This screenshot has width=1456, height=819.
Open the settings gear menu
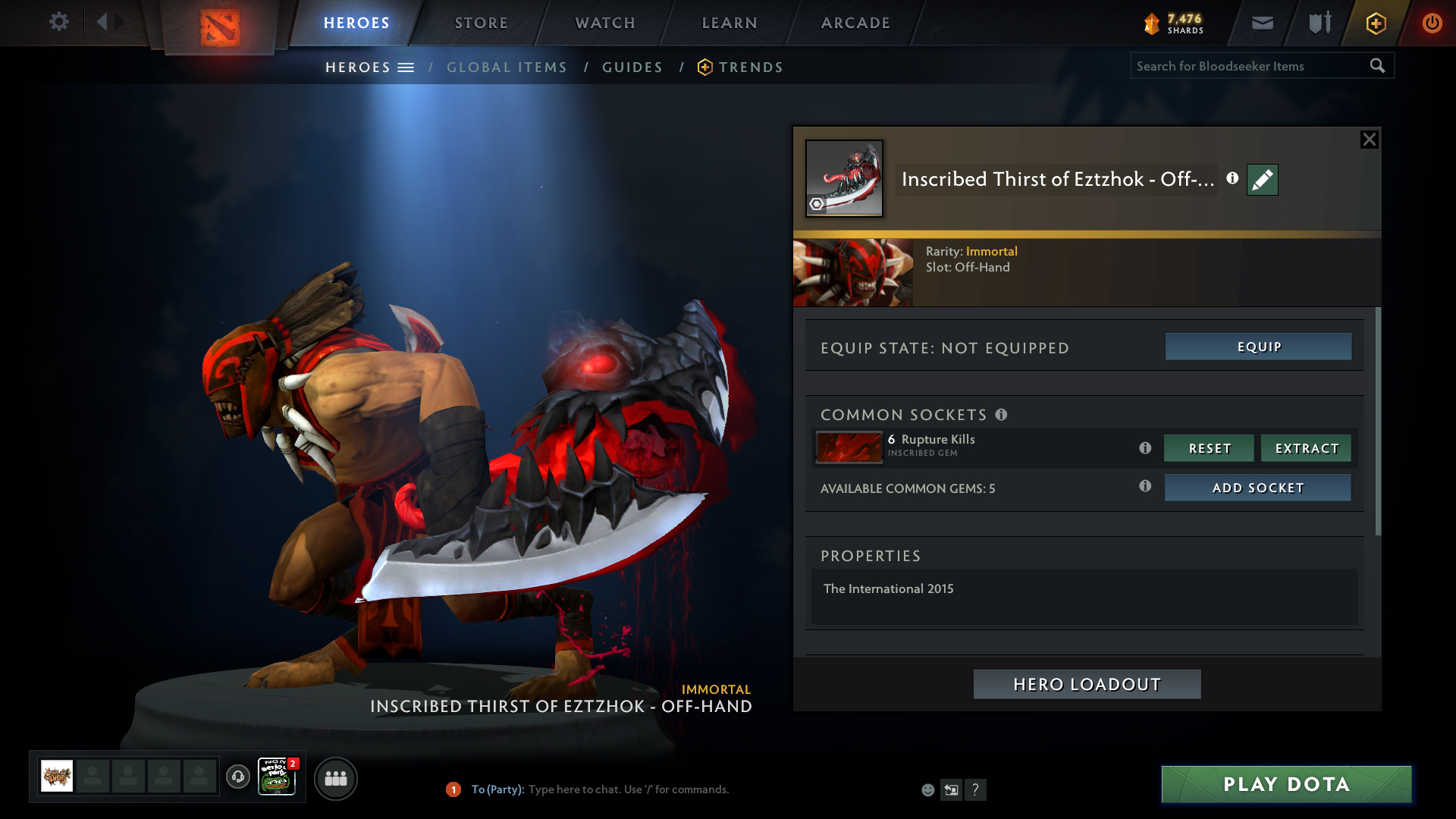(x=59, y=21)
